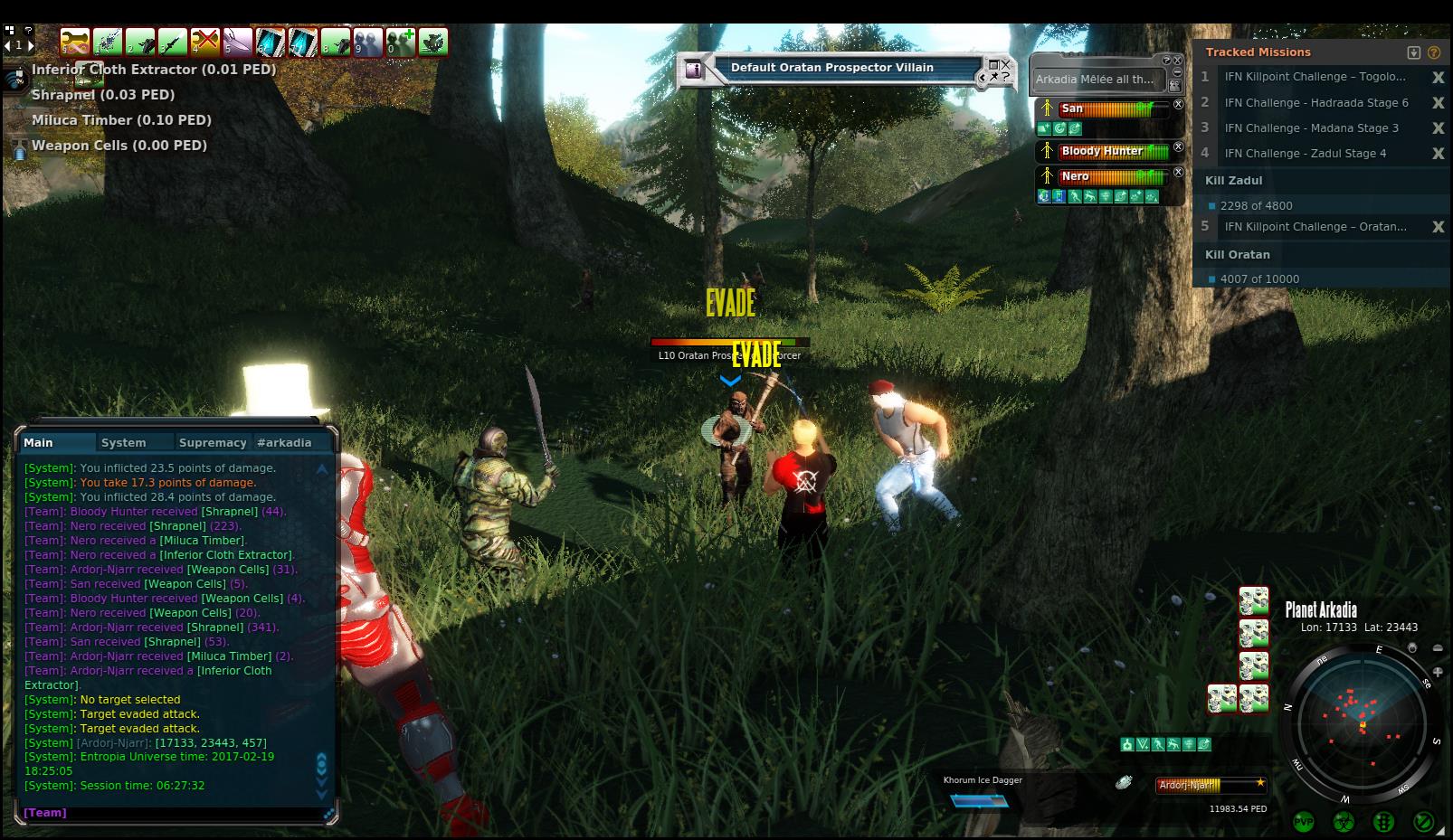1453x840 pixels.
Task: Use the hotbar slot 5 dagger
Action: point(238,42)
